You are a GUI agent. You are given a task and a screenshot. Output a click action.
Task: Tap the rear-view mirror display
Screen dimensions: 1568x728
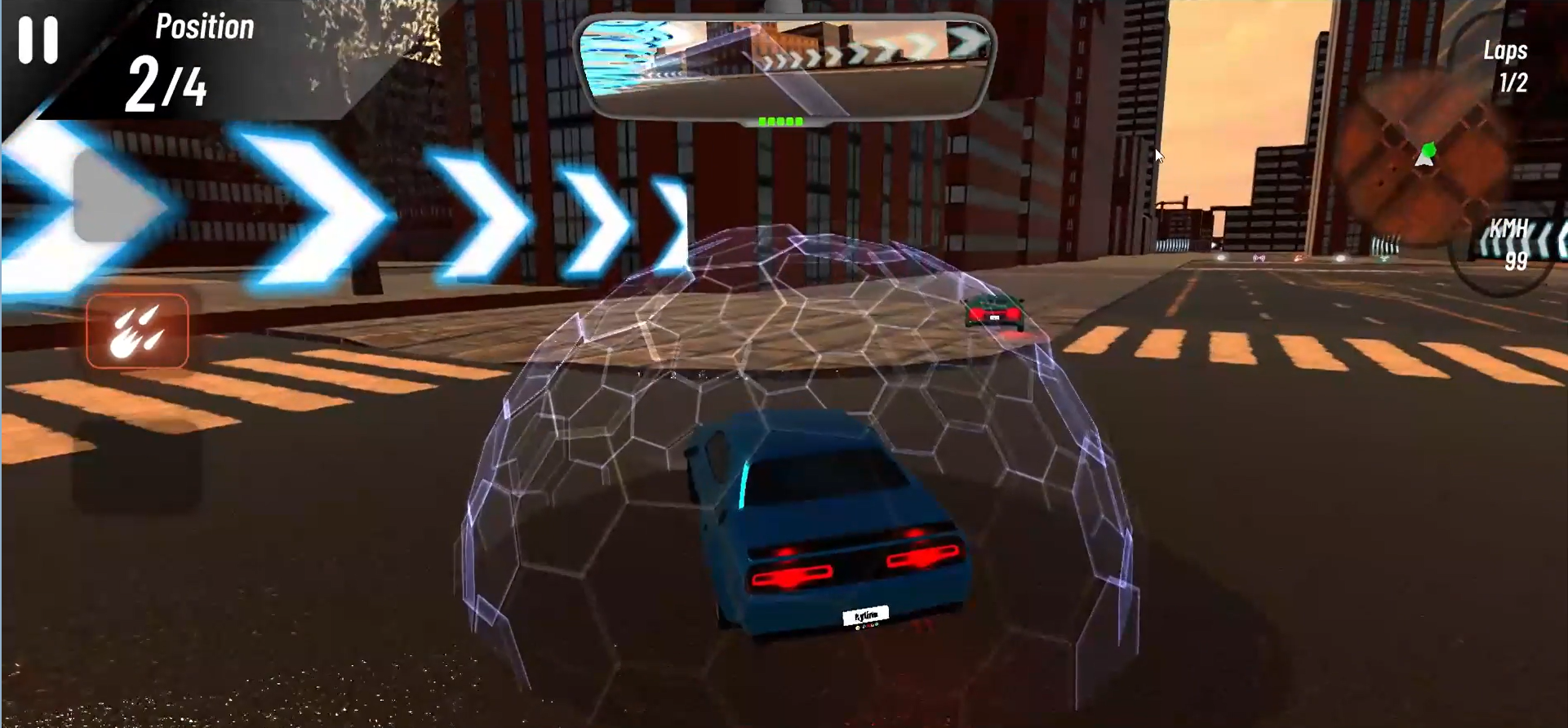(x=784, y=67)
